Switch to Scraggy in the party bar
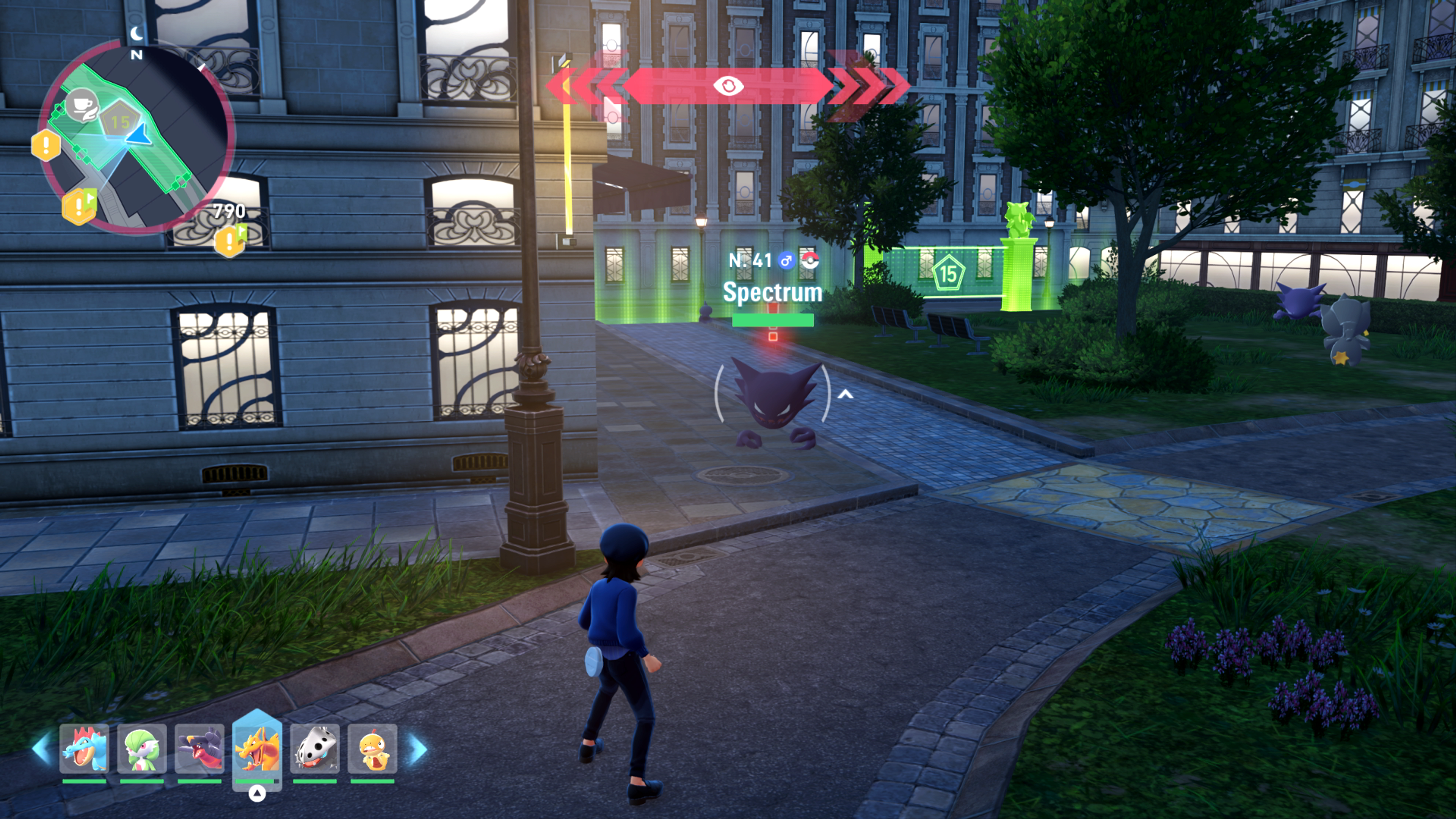This screenshot has height=819, width=1456. coord(372,748)
